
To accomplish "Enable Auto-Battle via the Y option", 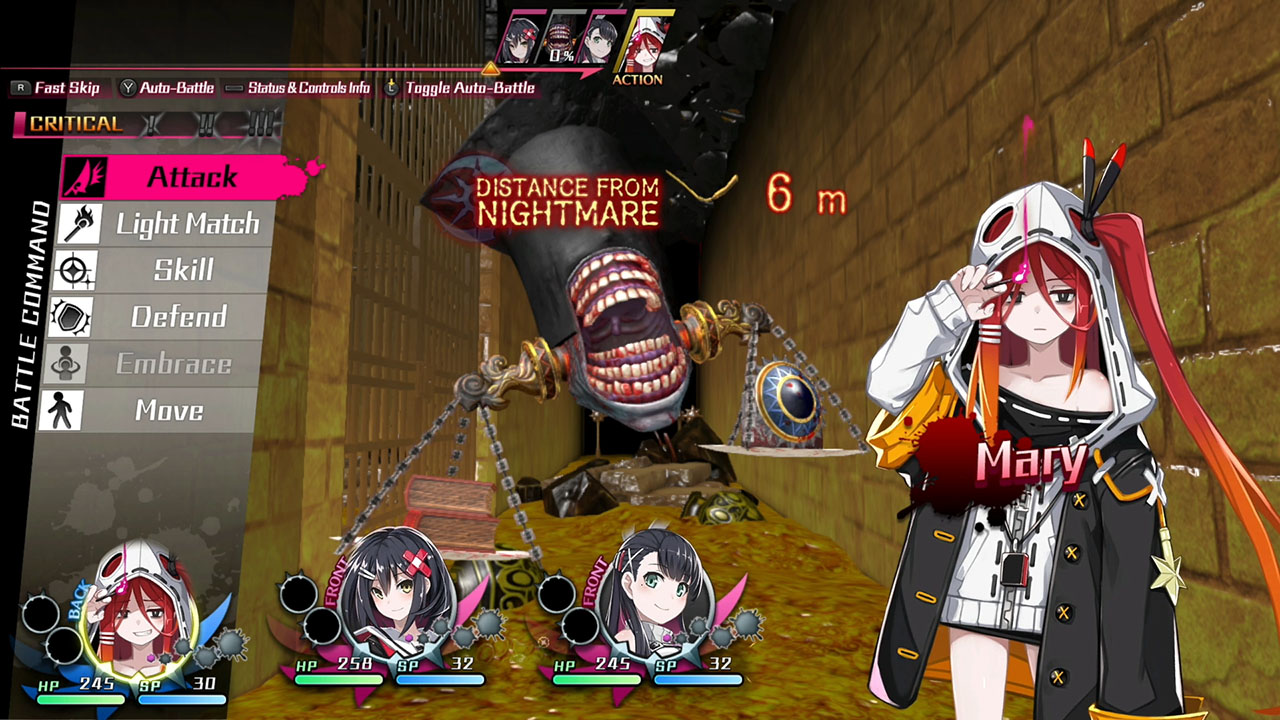I will [x=175, y=88].
